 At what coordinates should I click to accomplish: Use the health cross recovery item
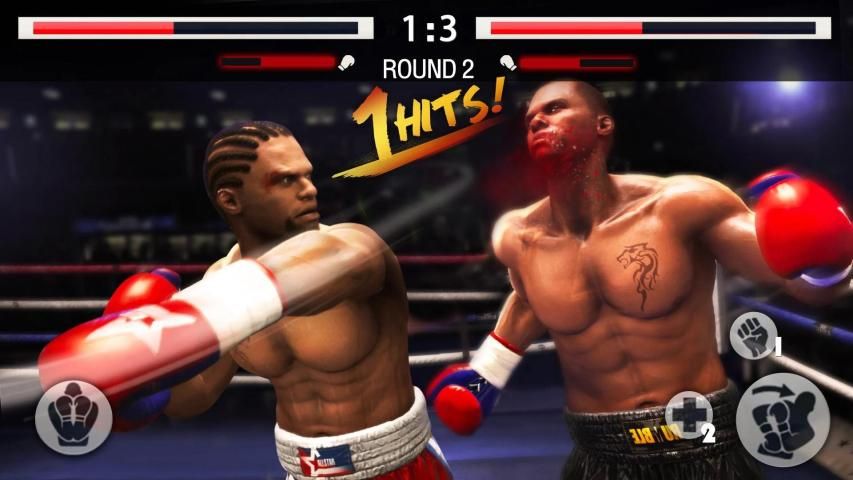pos(690,414)
